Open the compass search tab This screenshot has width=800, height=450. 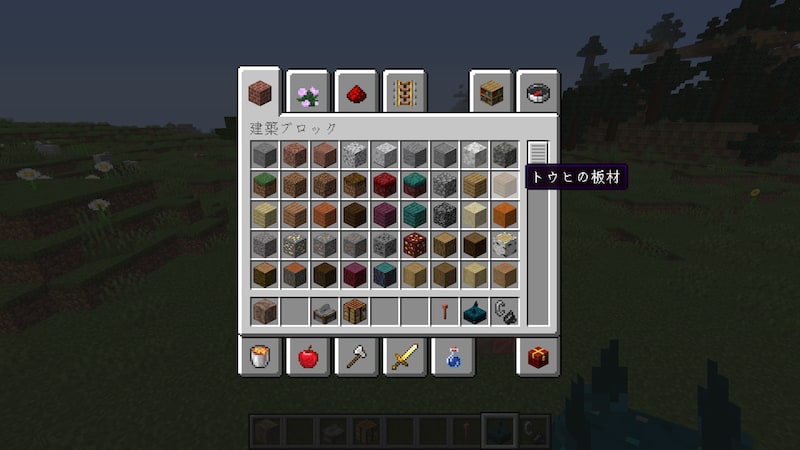539,94
